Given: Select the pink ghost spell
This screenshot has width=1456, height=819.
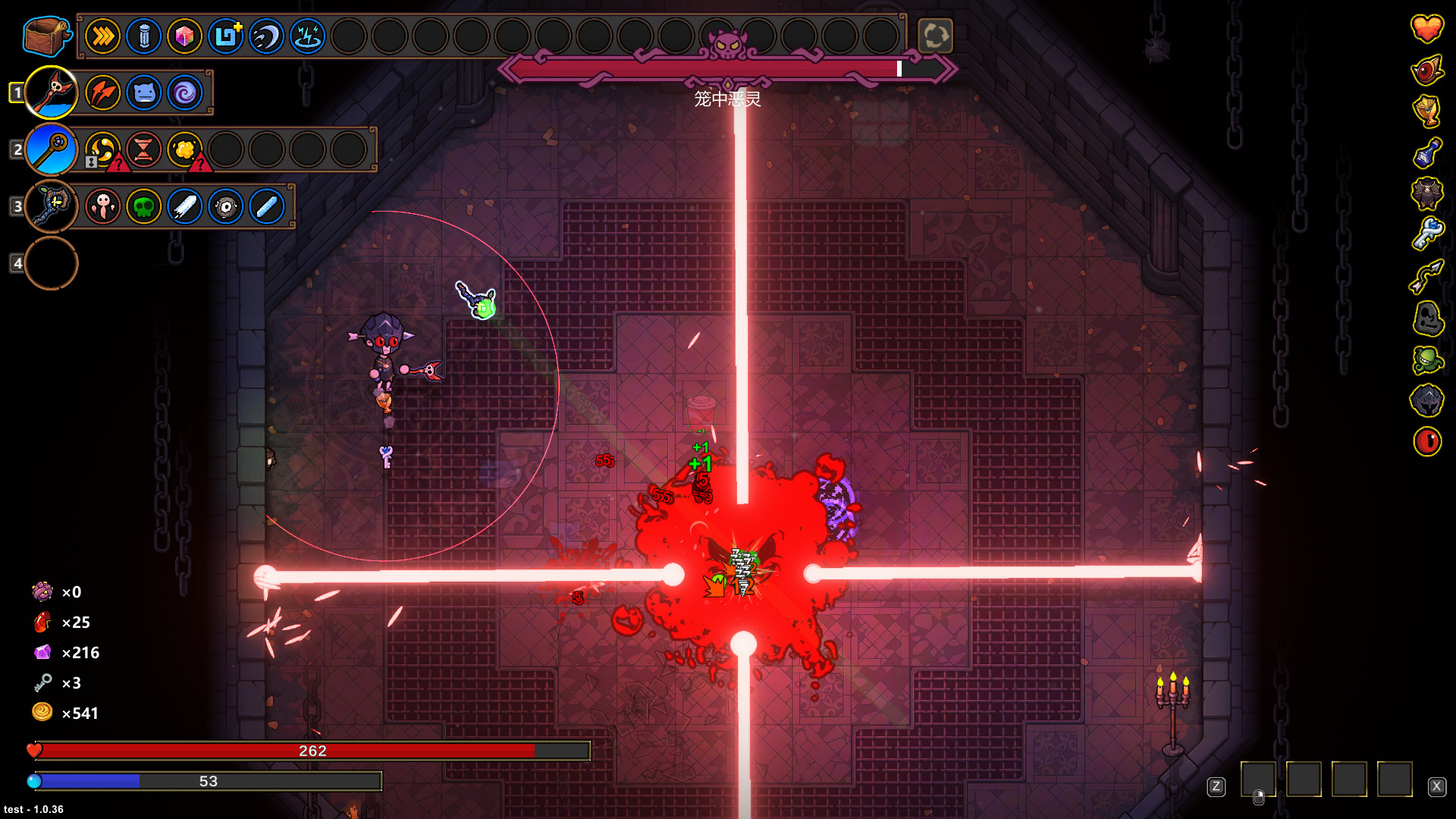Looking at the screenshot, I should click(102, 206).
